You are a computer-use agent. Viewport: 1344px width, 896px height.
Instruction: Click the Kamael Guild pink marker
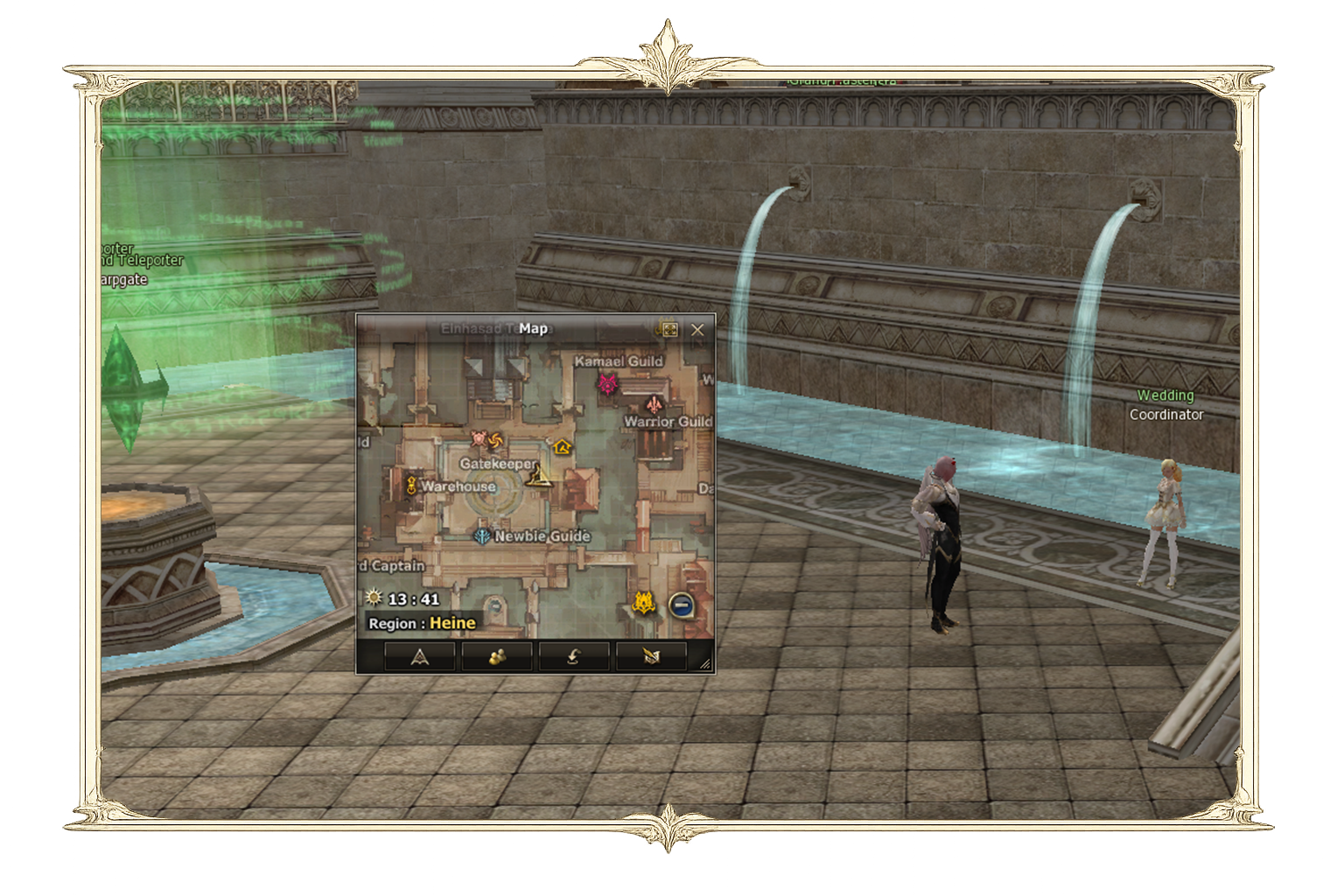click(607, 383)
